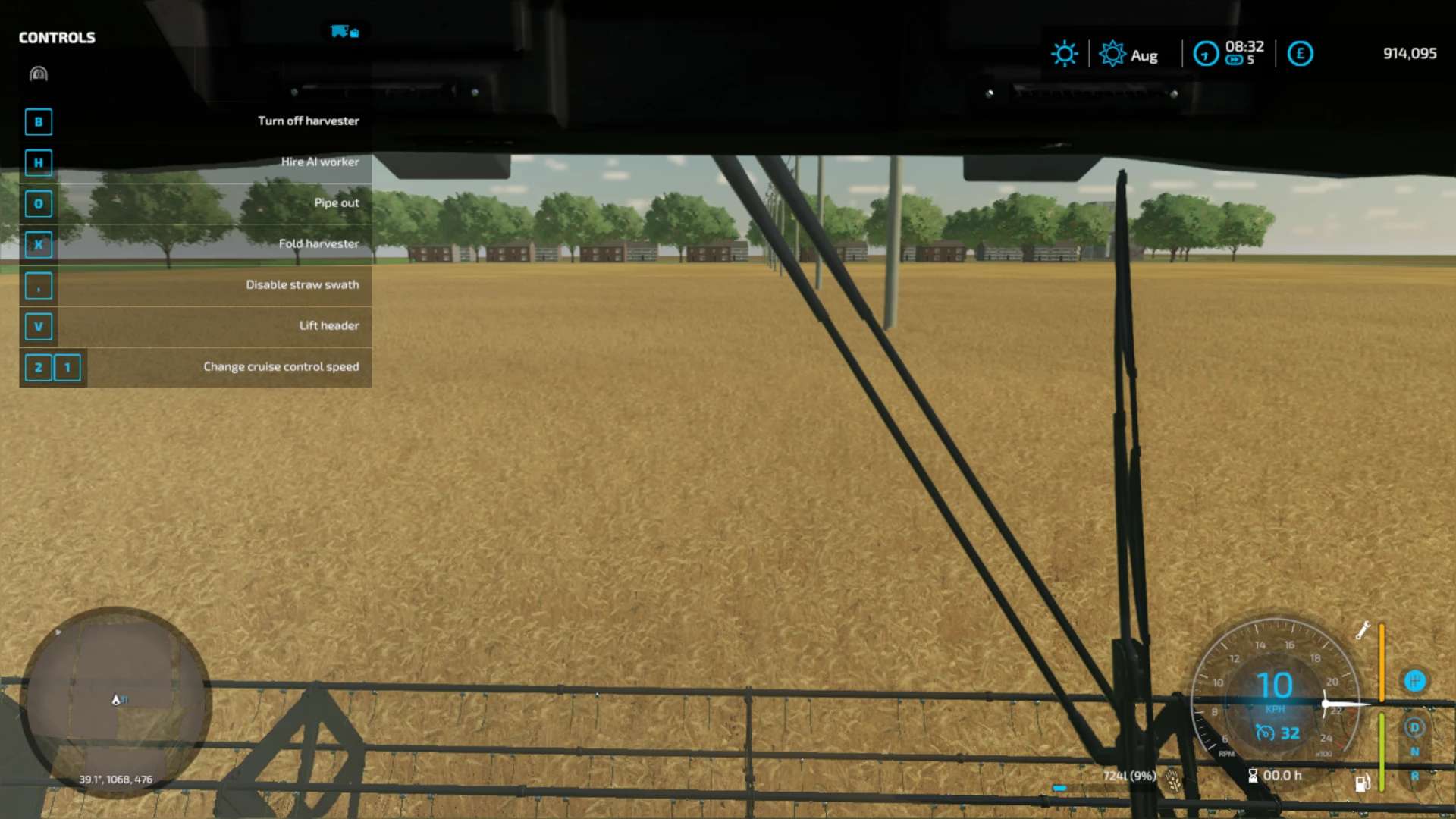This screenshot has height=819, width=1456.
Task: Click the blue gearbox icon by speedometer
Action: coord(1414,681)
